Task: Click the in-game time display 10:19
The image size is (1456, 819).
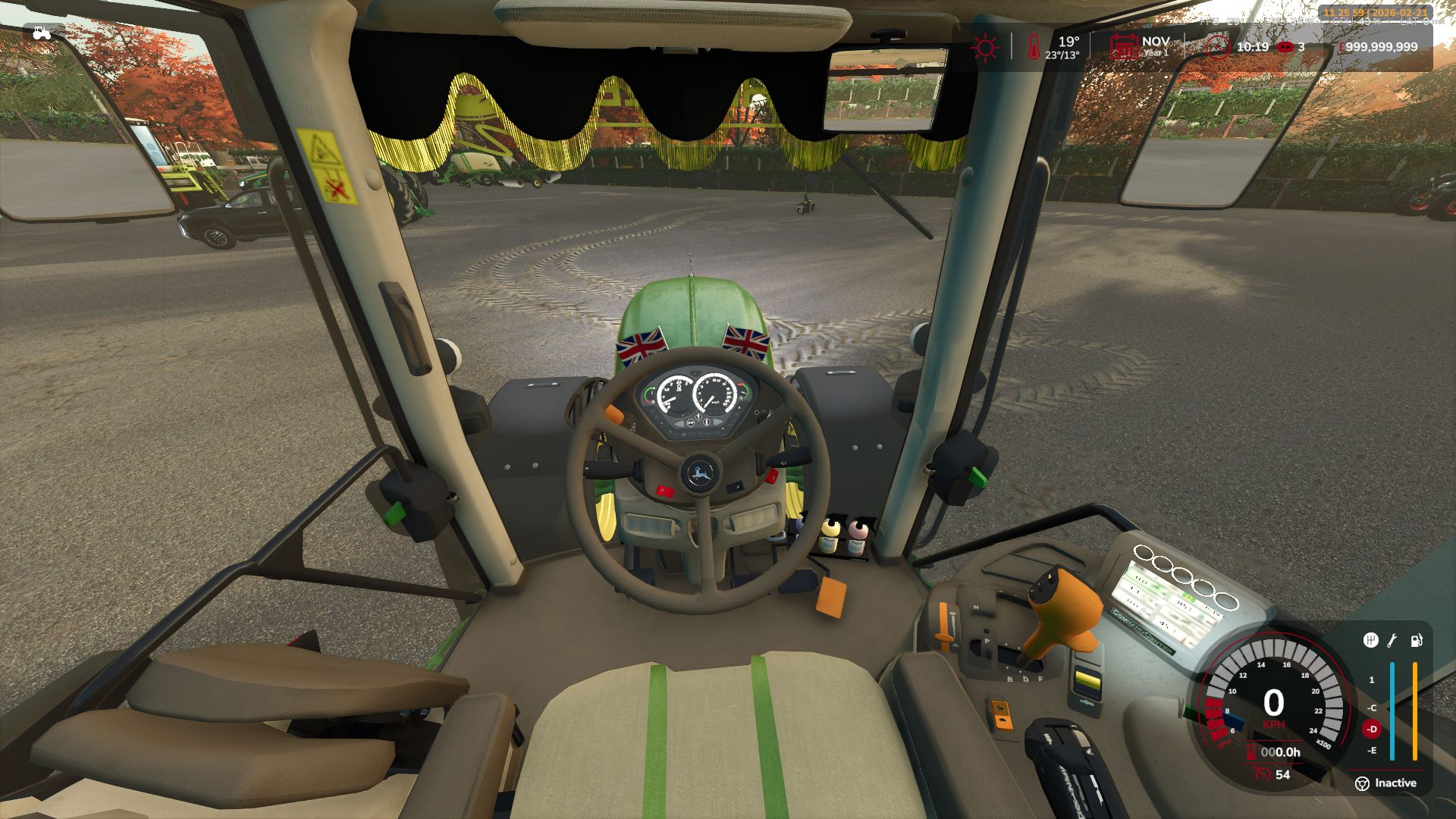Action: pos(1252,46)
